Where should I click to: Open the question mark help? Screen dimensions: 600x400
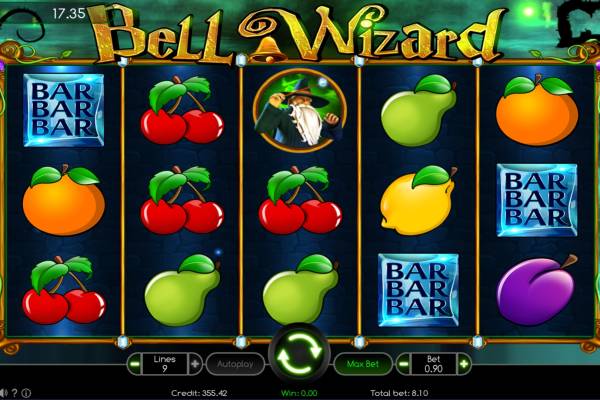tap(15, 393)
